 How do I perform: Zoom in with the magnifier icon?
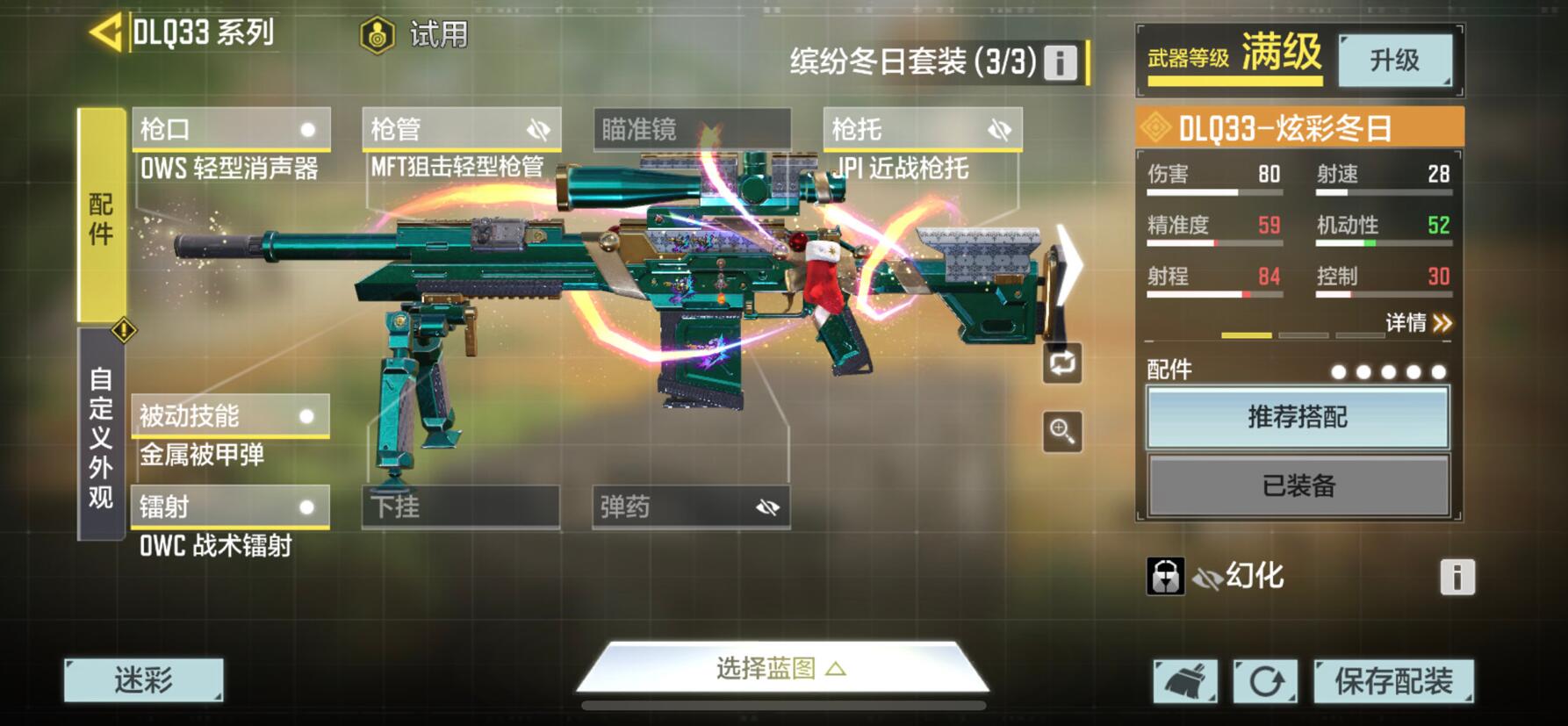[1061, 431]
